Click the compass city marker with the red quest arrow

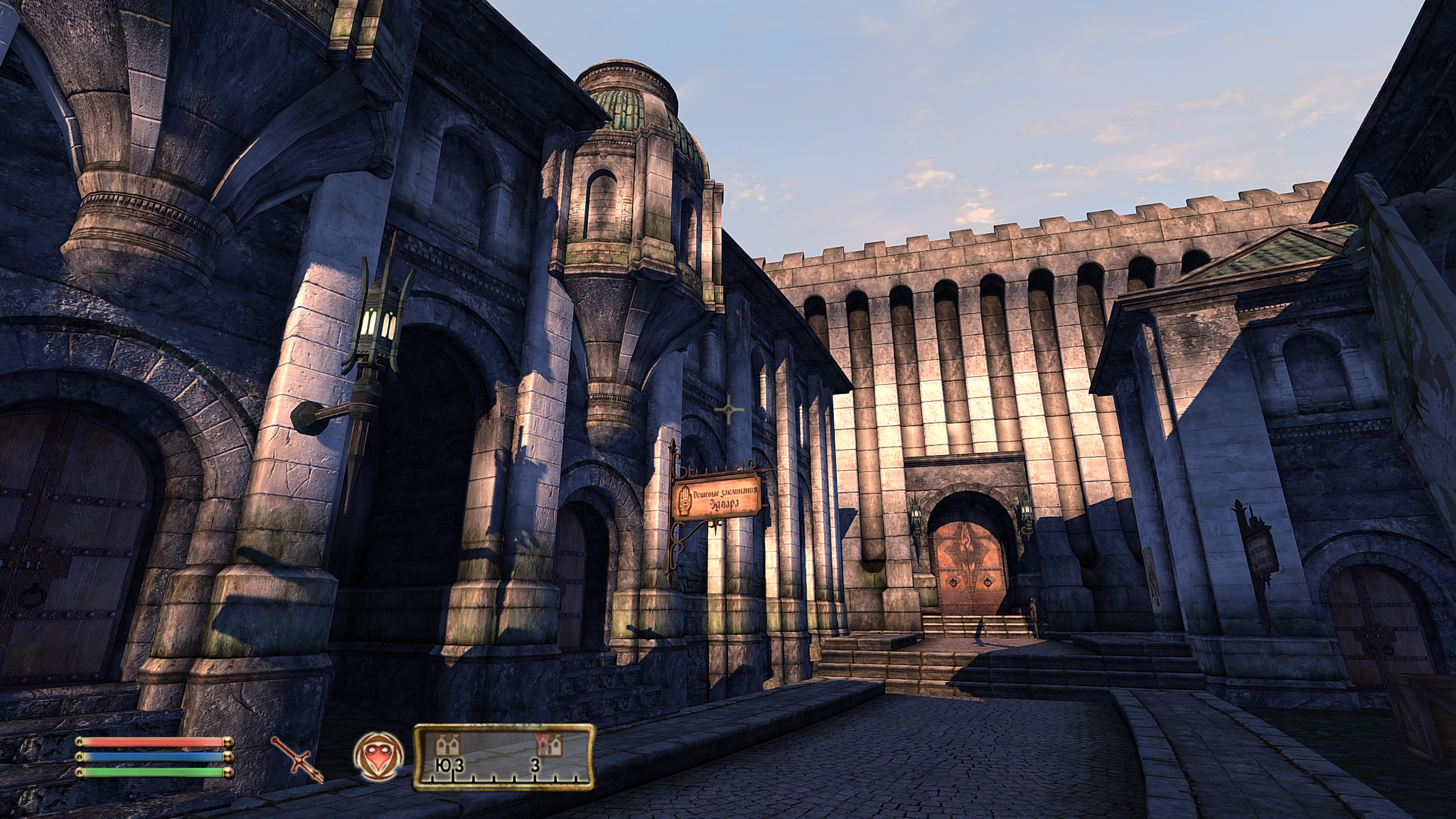tap(548, 746)
